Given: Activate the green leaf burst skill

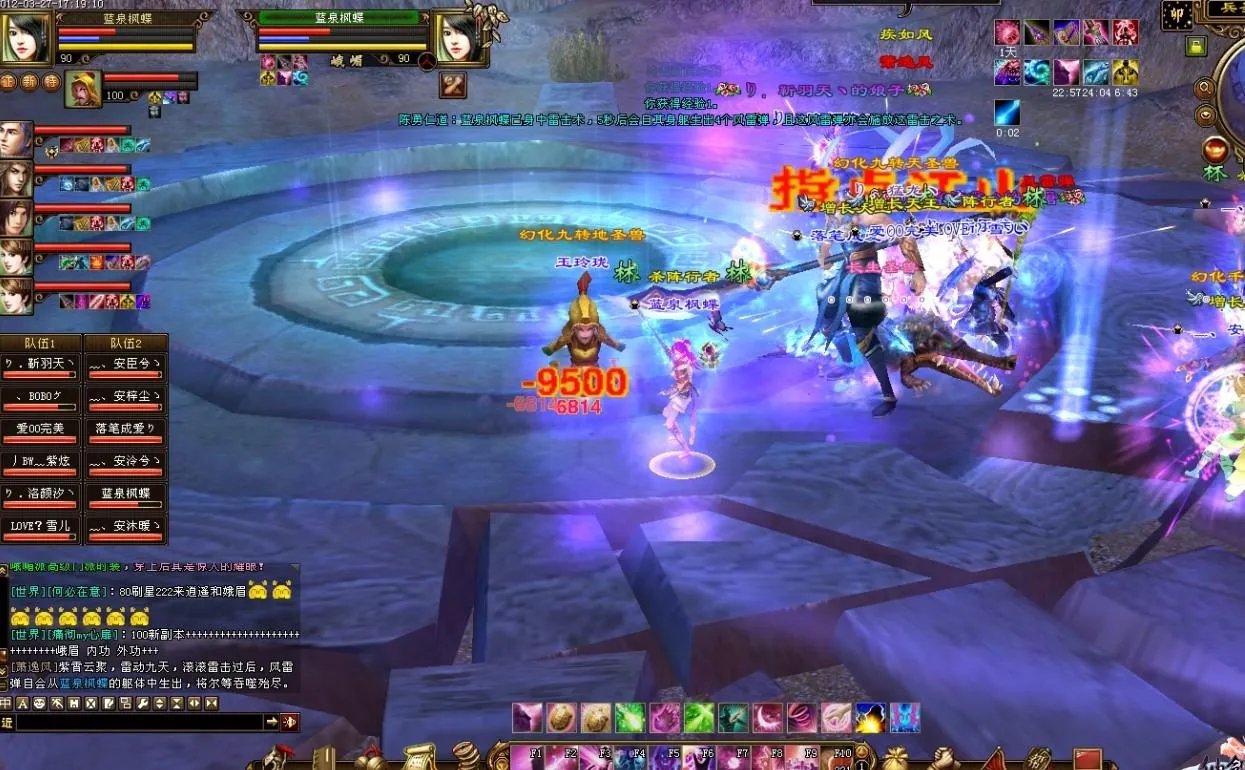Looking at the screenshot, I should click(x=629, y=717).
